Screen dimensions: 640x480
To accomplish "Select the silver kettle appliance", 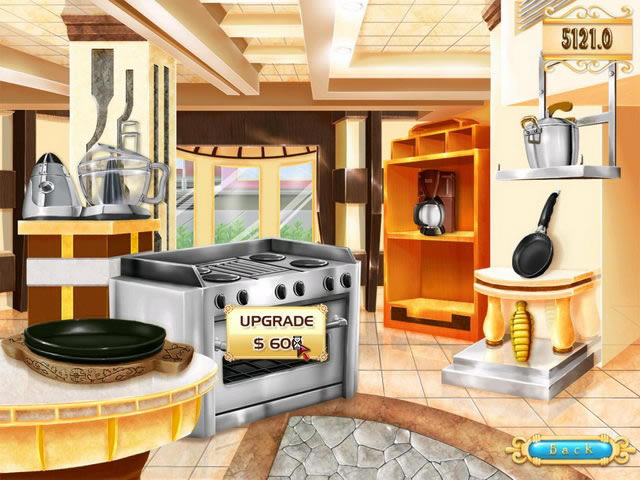I will (x=54, y=188).
